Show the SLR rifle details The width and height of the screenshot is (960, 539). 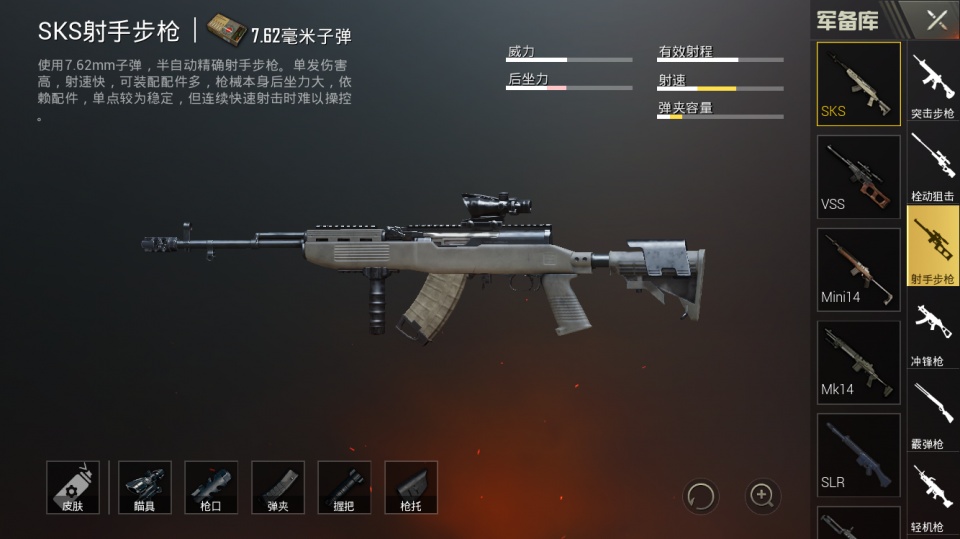pyautogui.click(x=858, y=454)
